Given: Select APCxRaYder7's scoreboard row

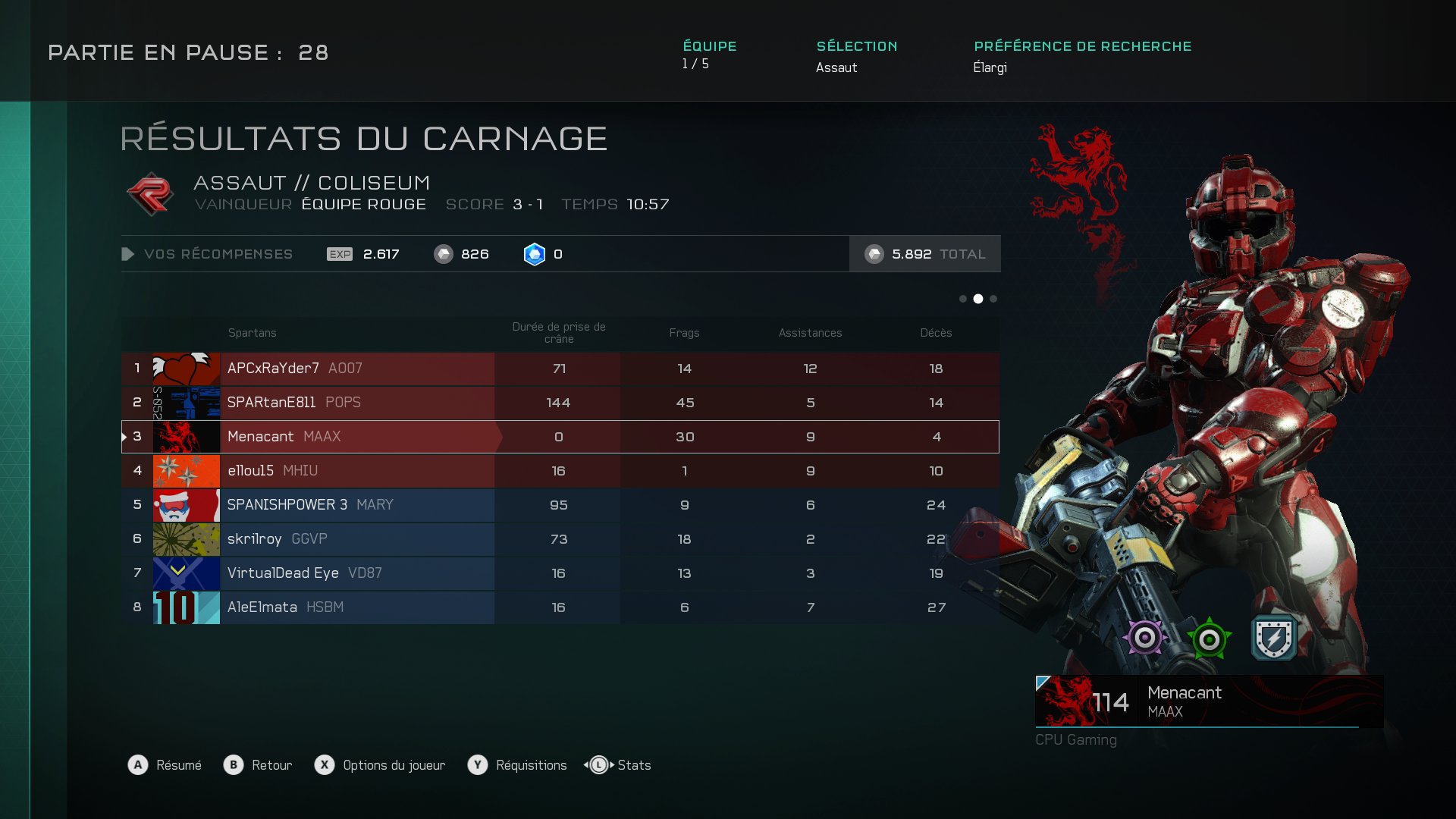Looking at the screenshot, I should tap(560, 369).
